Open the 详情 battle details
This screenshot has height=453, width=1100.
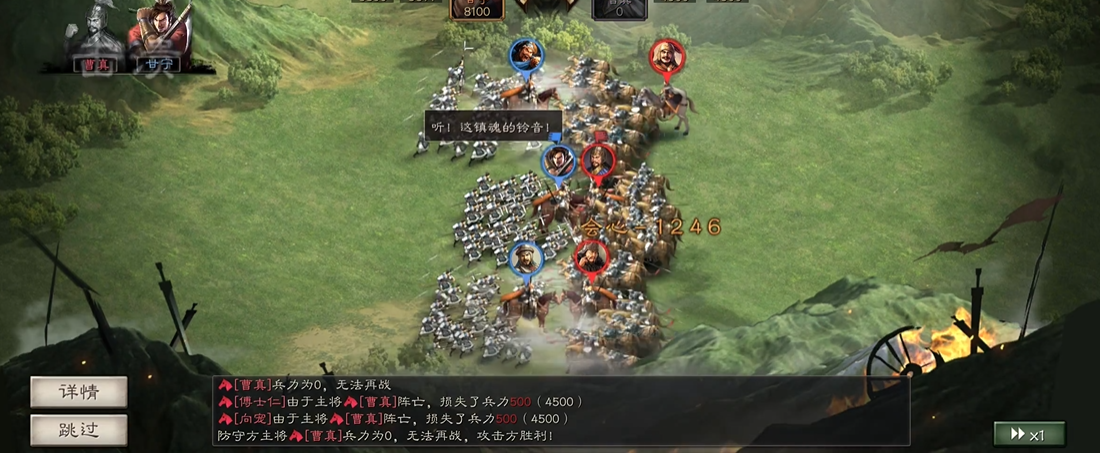[79, 392]
